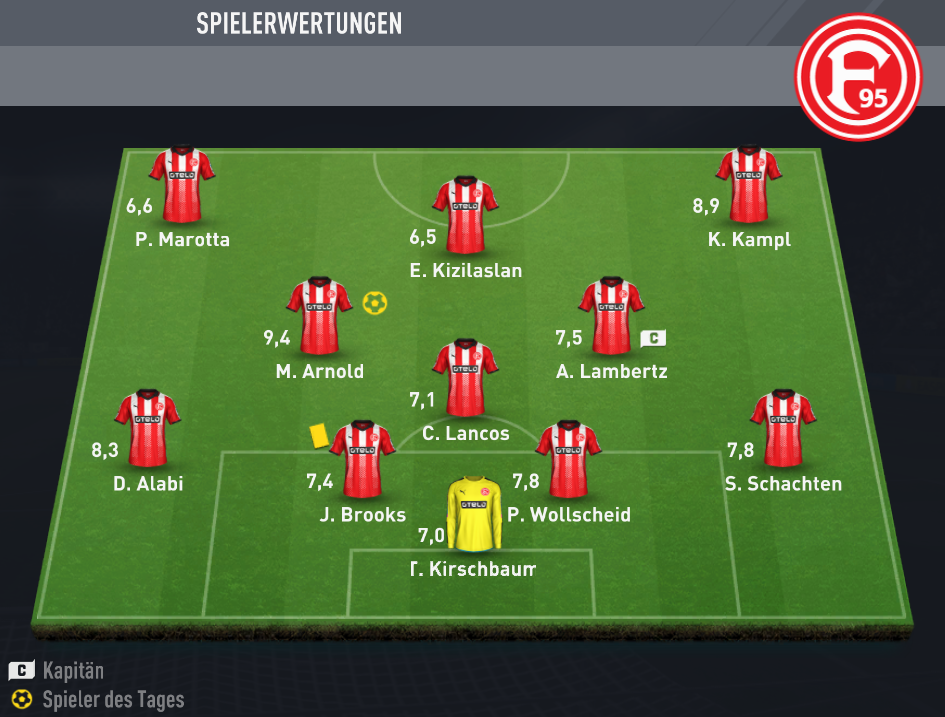Select D. Alabi's player shirt

(x=148, y=430)
